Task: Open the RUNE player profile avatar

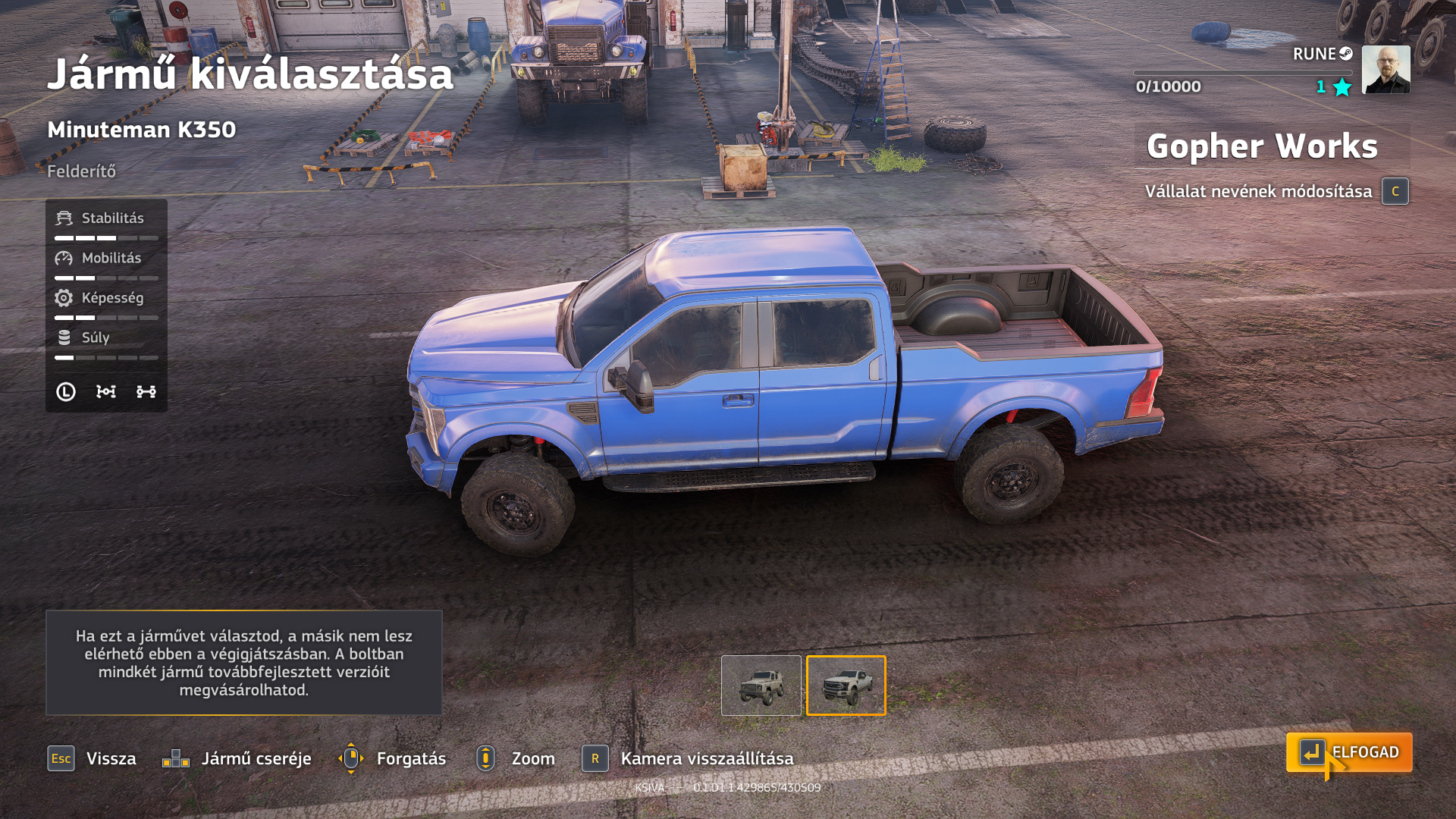Action: pyautogui.click(x=1385, y=70)
